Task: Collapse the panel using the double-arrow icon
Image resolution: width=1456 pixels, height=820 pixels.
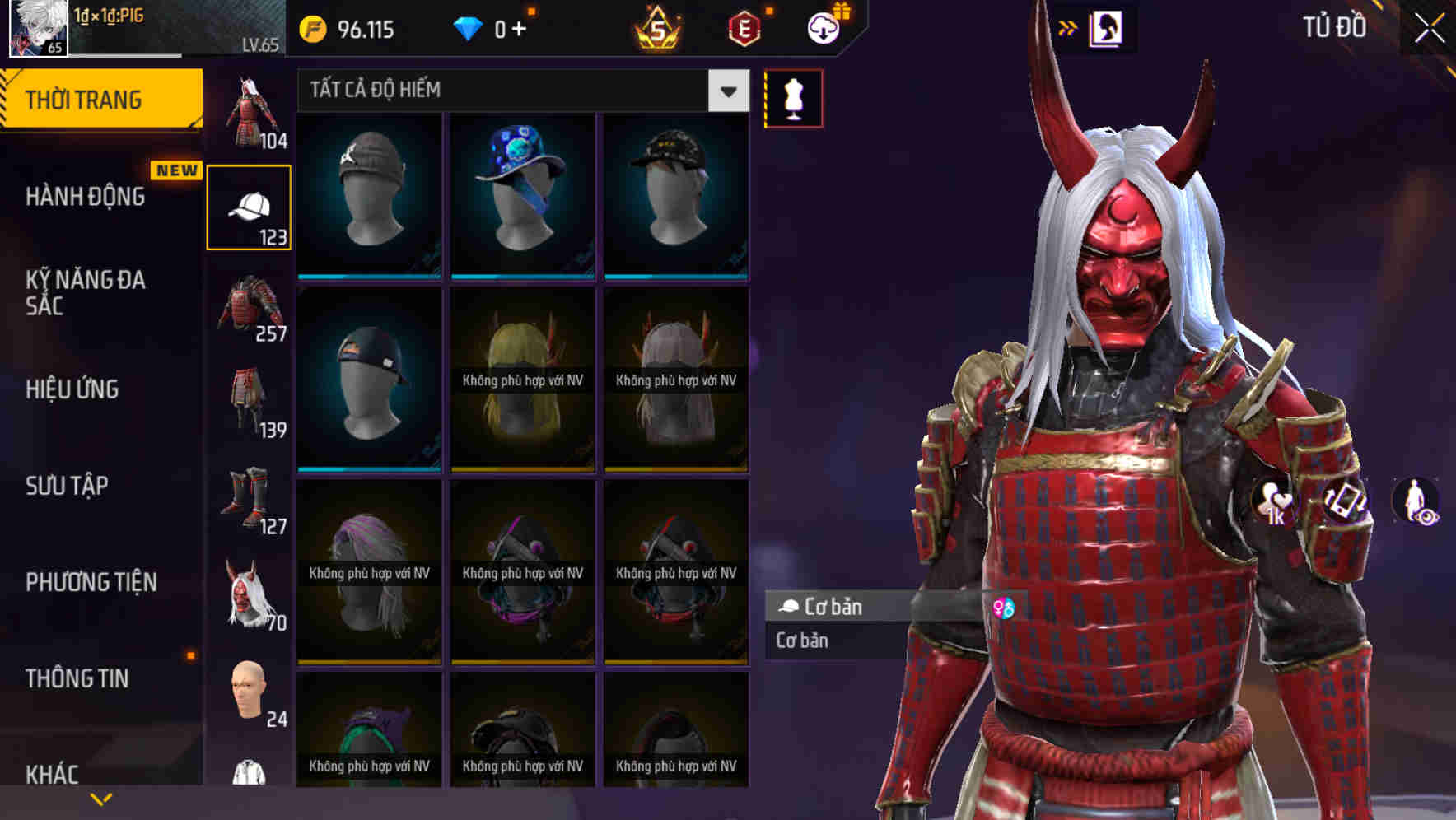Action: pos(1069,26)
